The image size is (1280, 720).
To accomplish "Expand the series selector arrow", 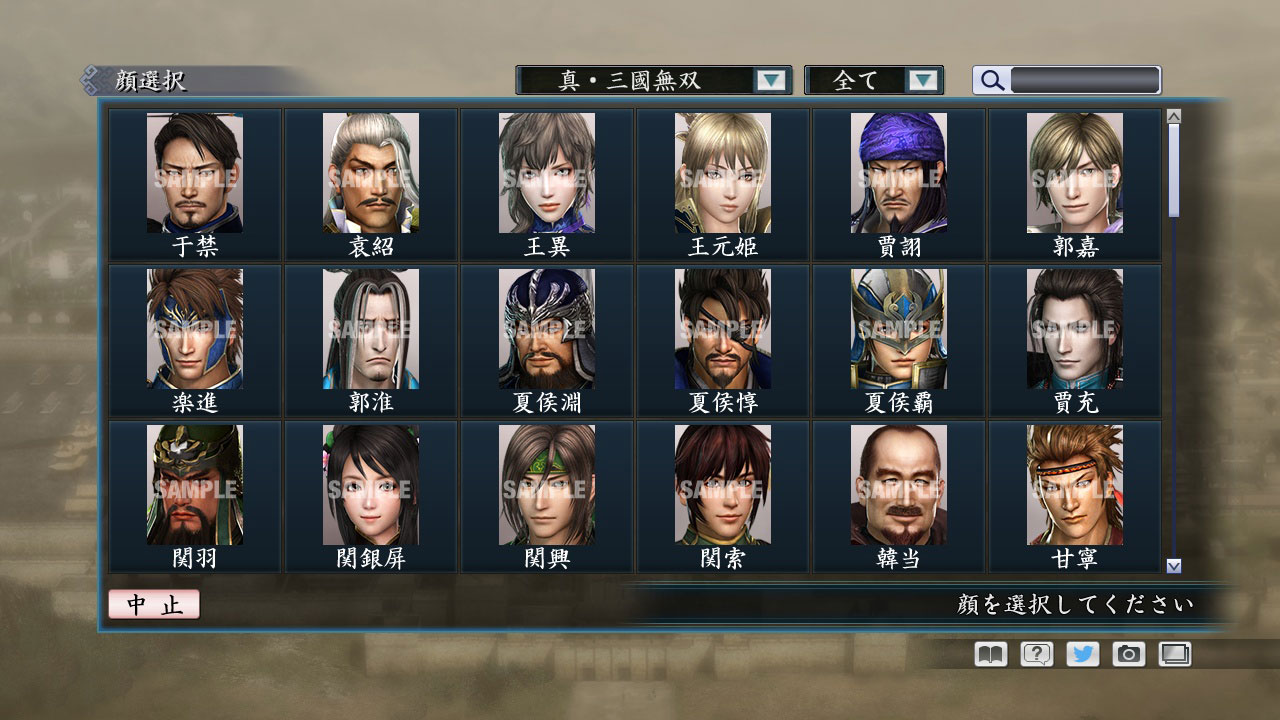I will pyautogui.click(x=770, y=80).
